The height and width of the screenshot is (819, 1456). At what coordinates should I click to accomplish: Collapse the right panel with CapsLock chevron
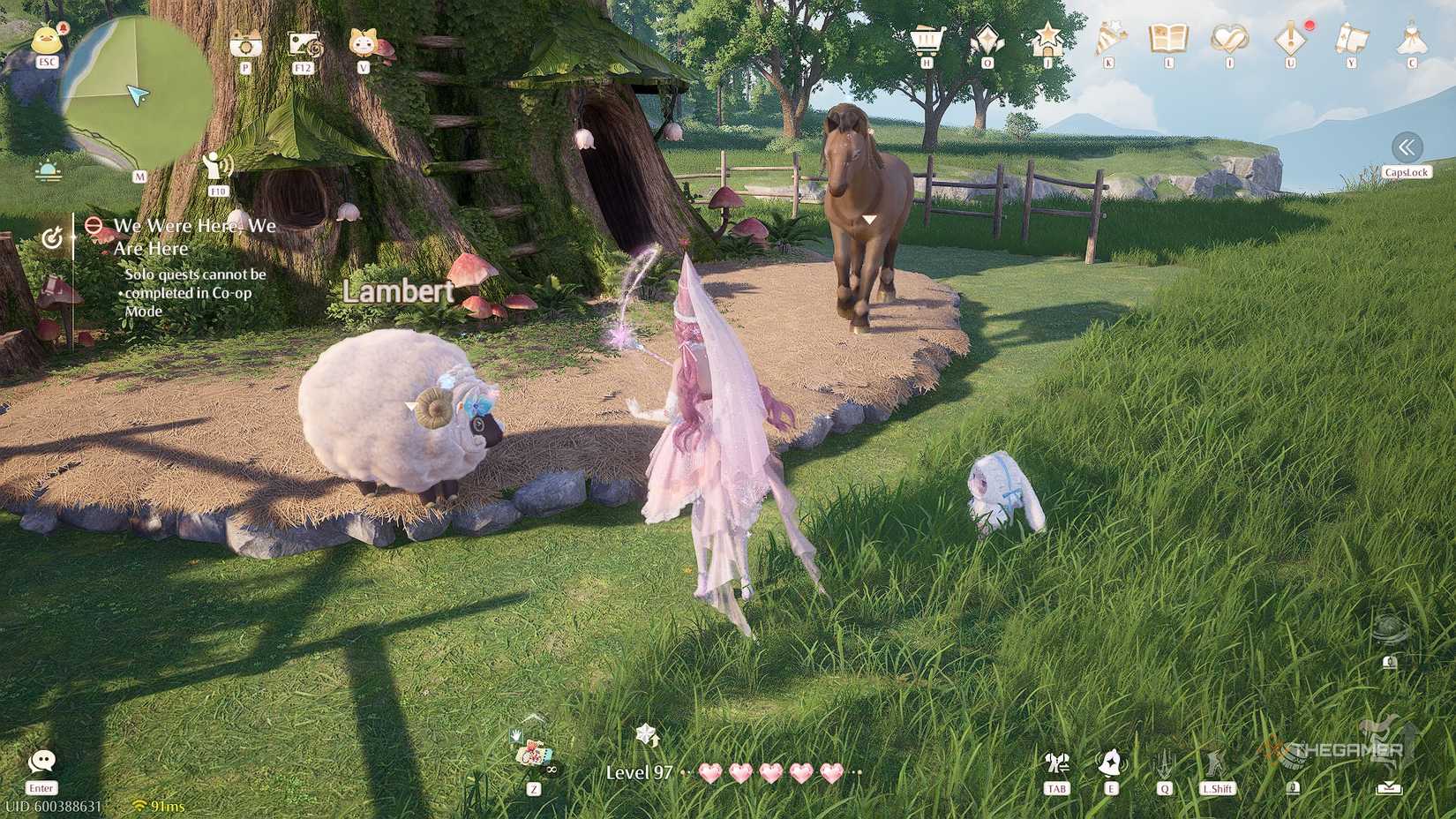pyautogui.click(x=1407, y=147)
